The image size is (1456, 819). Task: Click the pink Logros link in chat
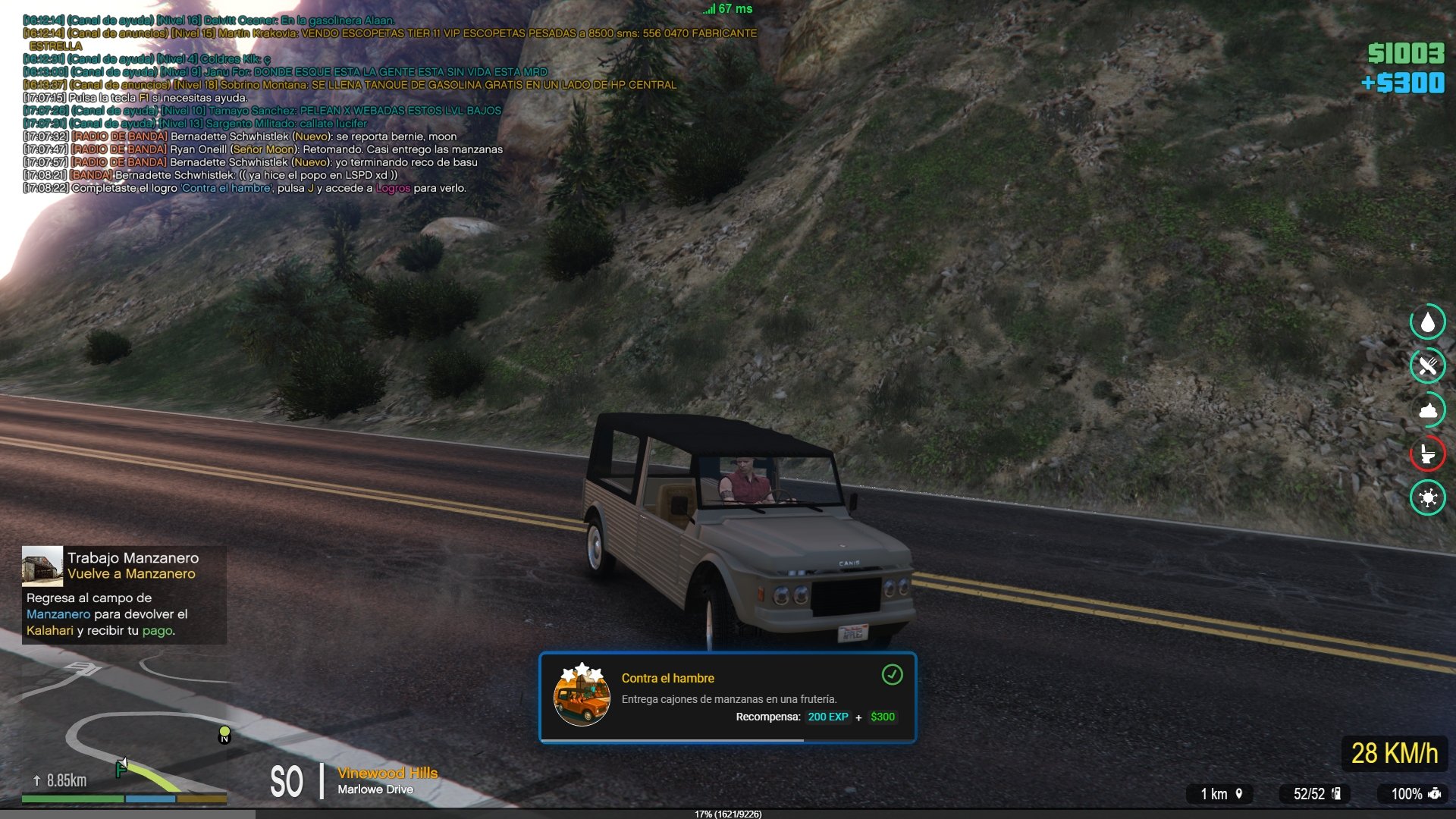(x=393, y=188)
